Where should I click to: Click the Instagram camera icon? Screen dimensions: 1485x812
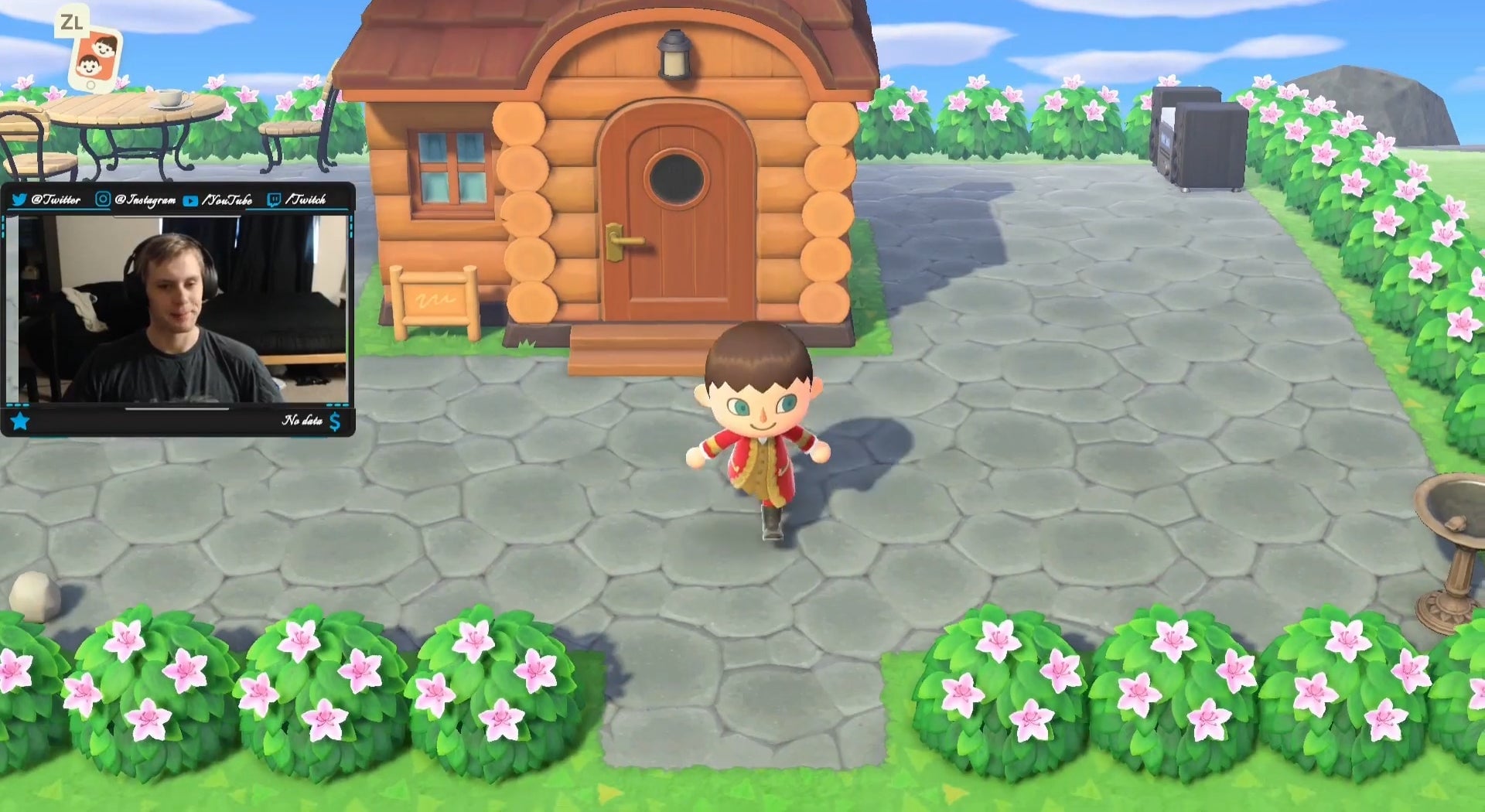104,200
